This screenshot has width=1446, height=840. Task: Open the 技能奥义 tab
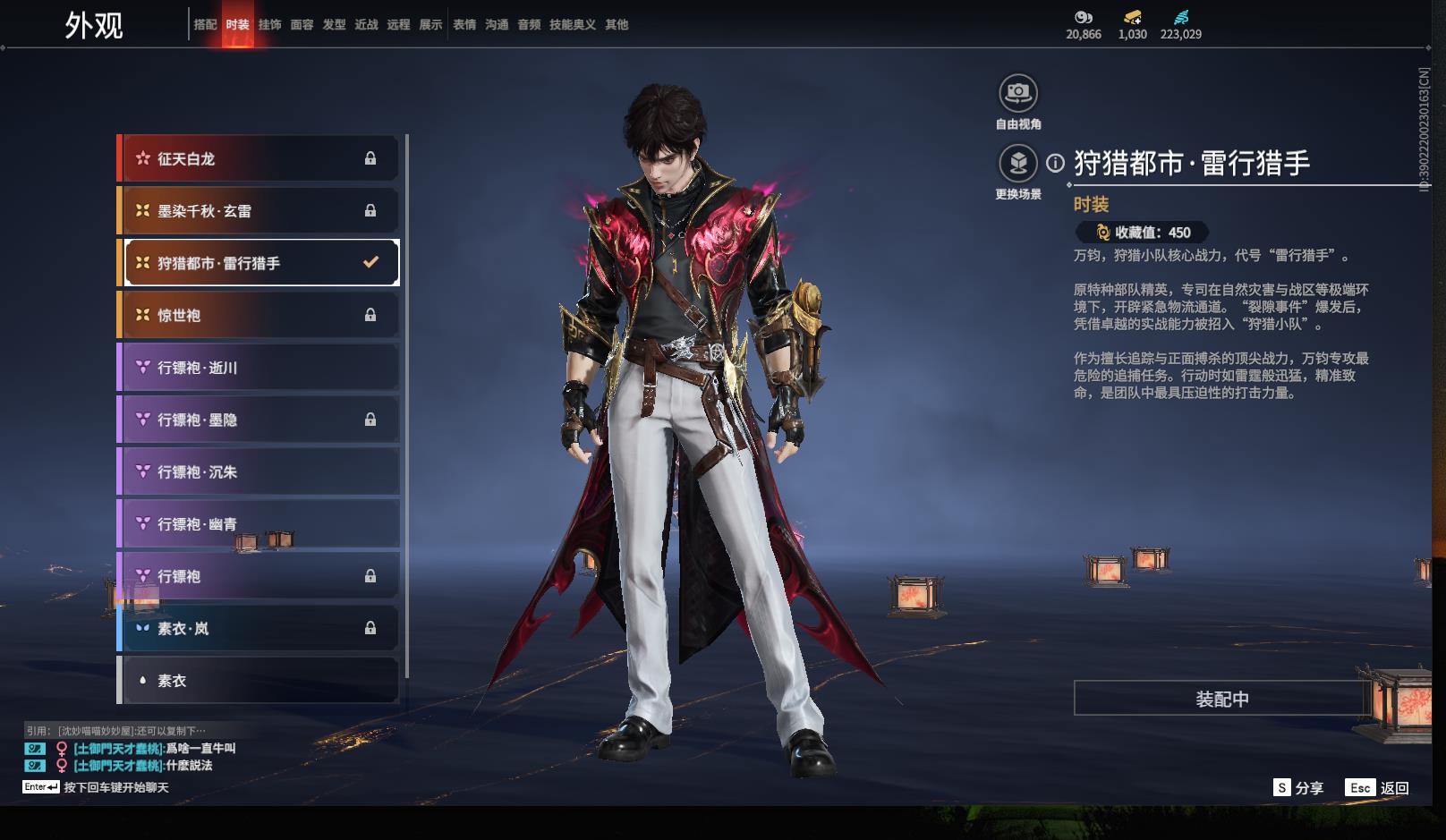click(x=572, y=25)
